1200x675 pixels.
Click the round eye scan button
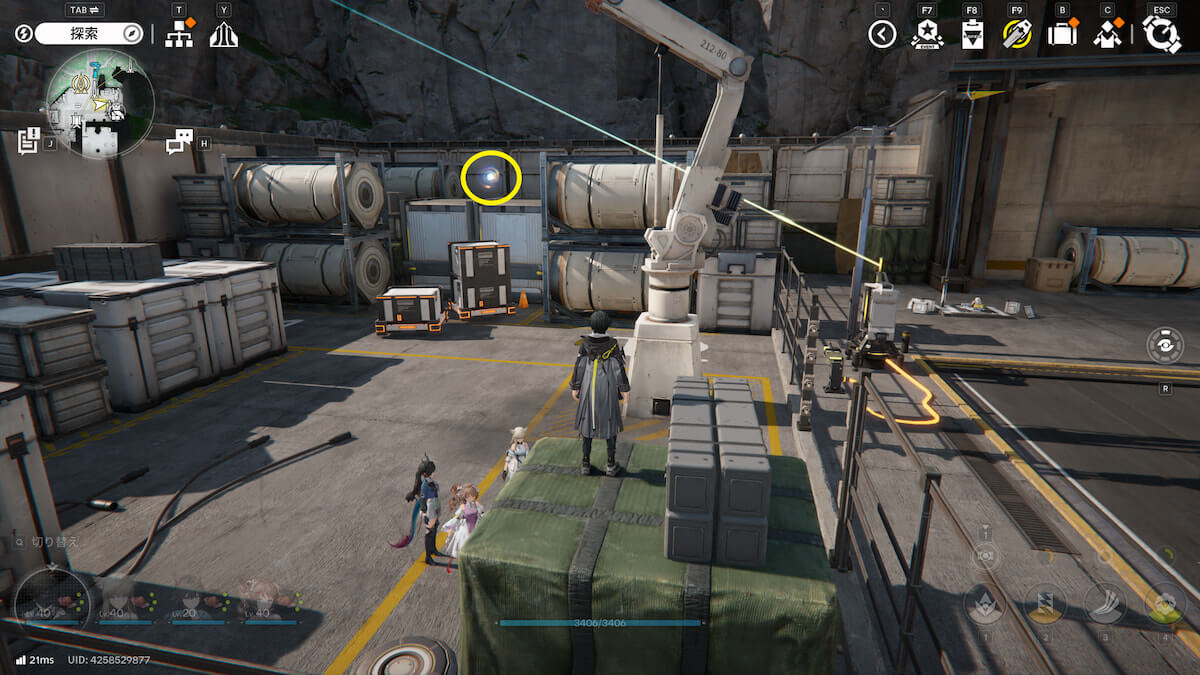coord(1166,345)
